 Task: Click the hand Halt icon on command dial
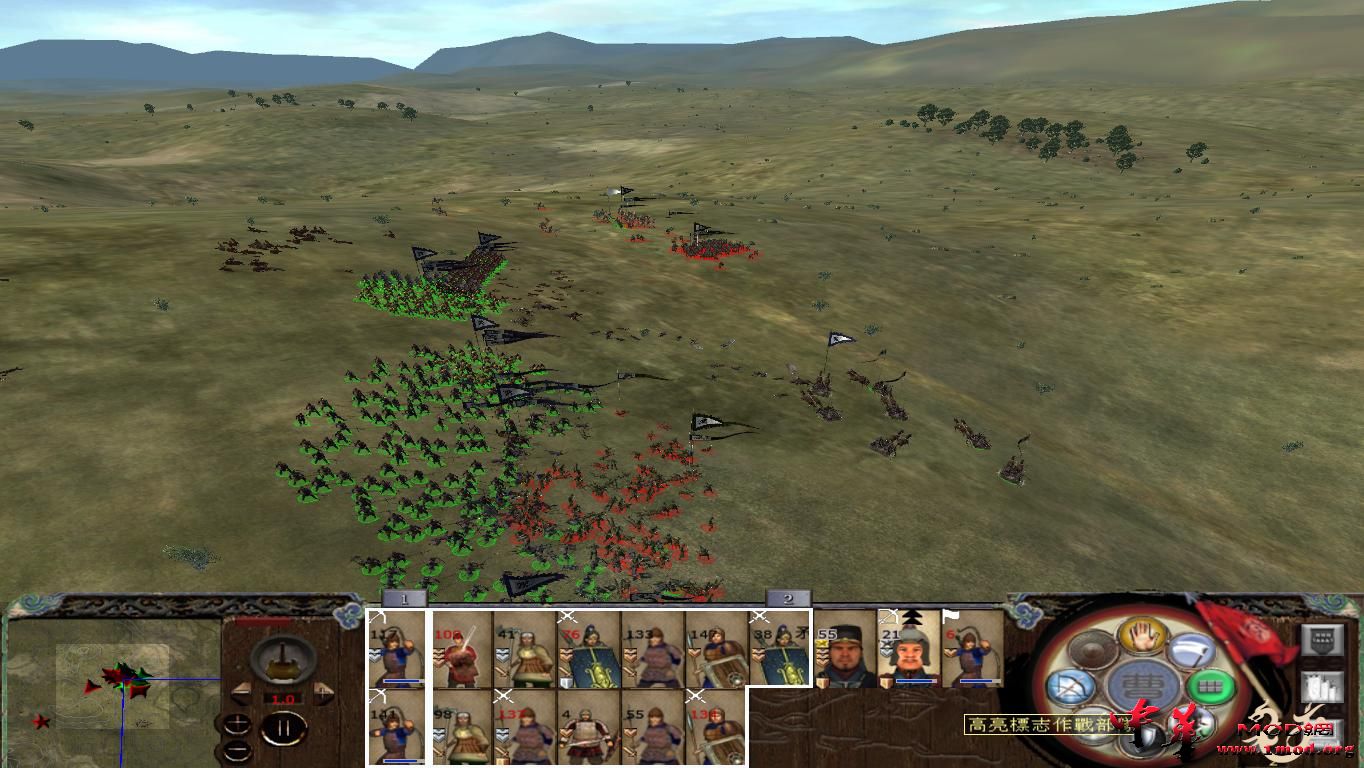tap(1141, 638)
